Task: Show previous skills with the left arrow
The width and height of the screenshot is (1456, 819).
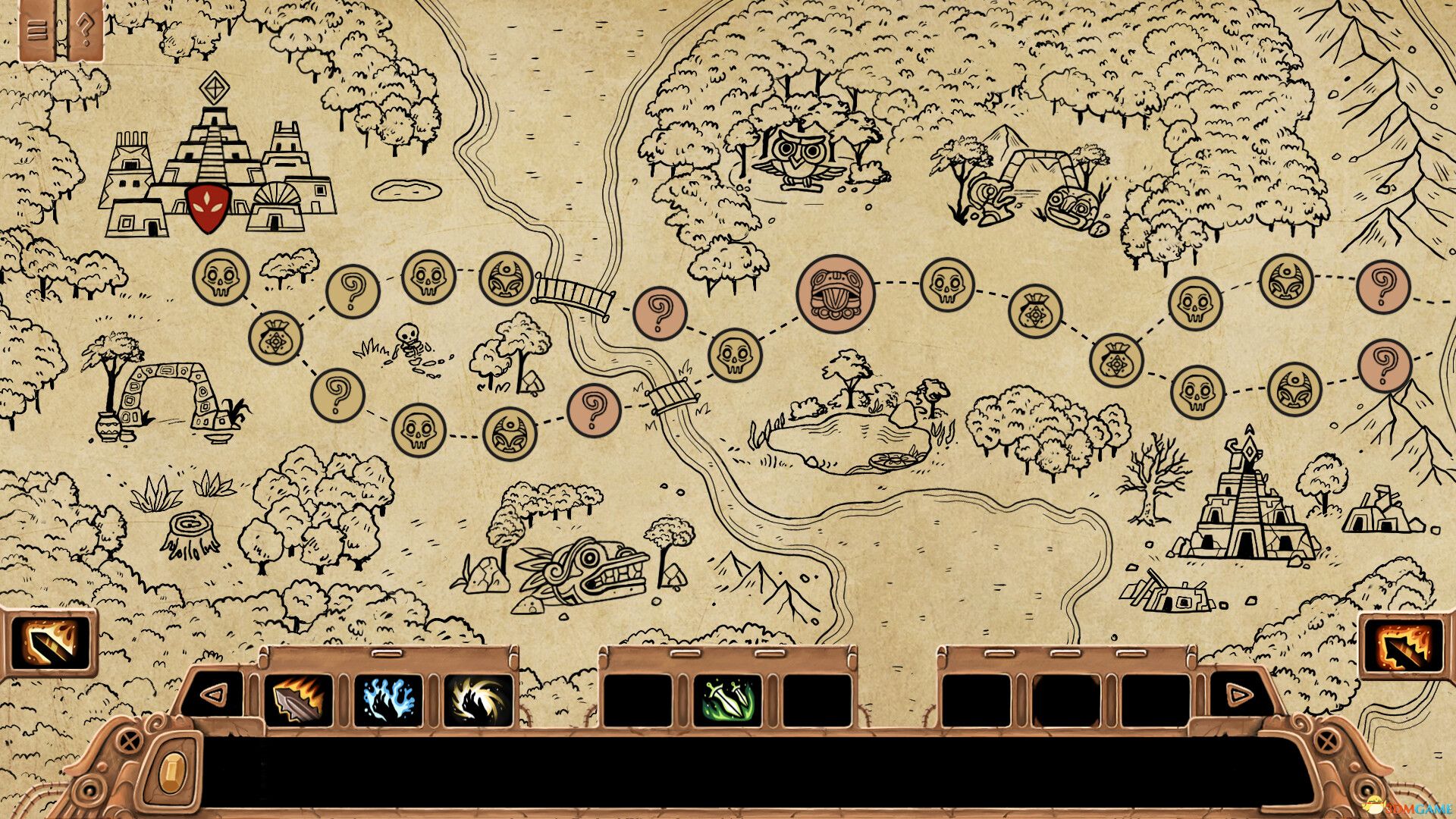Action: tap(215, 693)
